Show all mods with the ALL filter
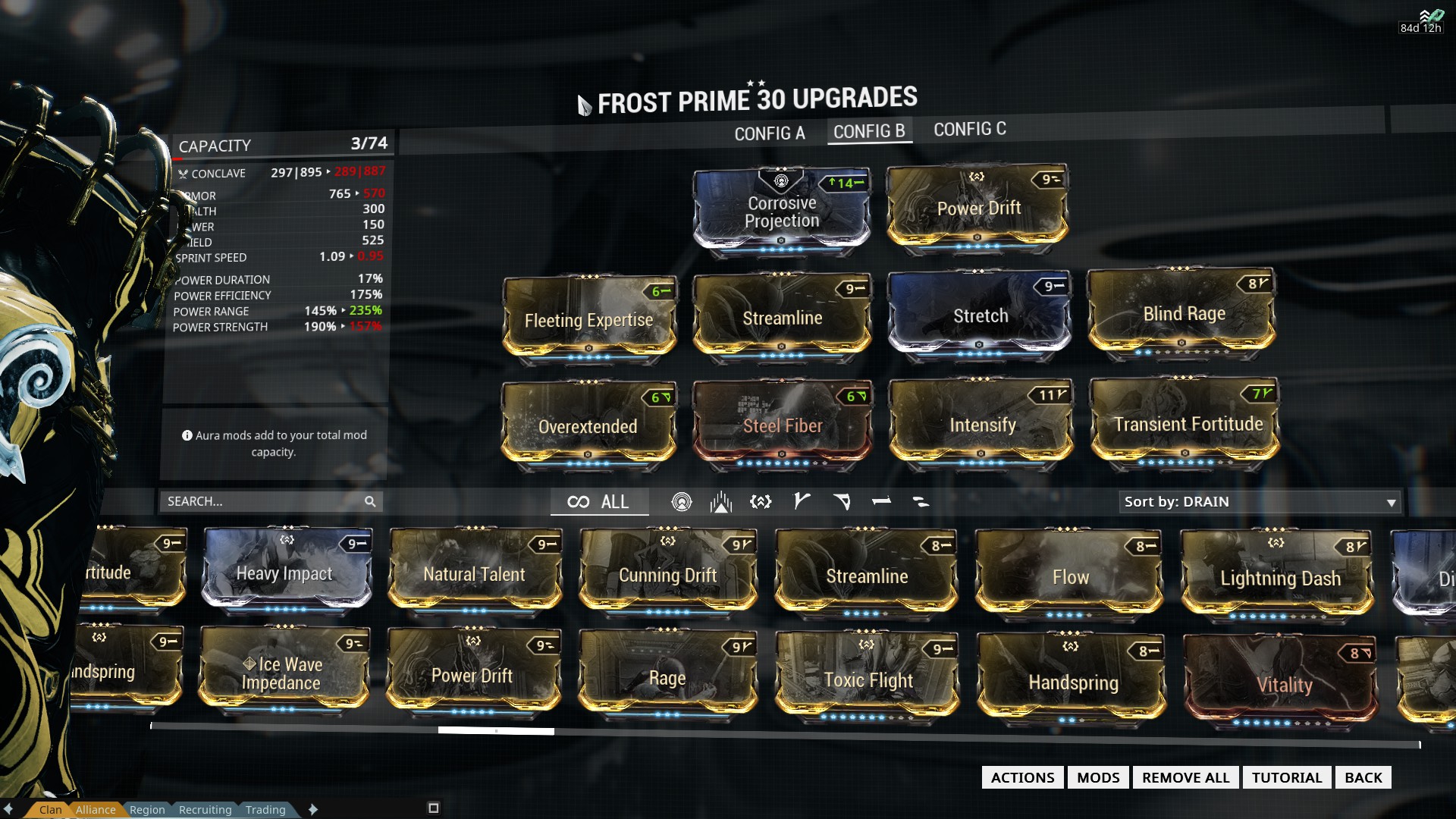The height and width of the screenshot is (819, 1456). tap(599, 502)
